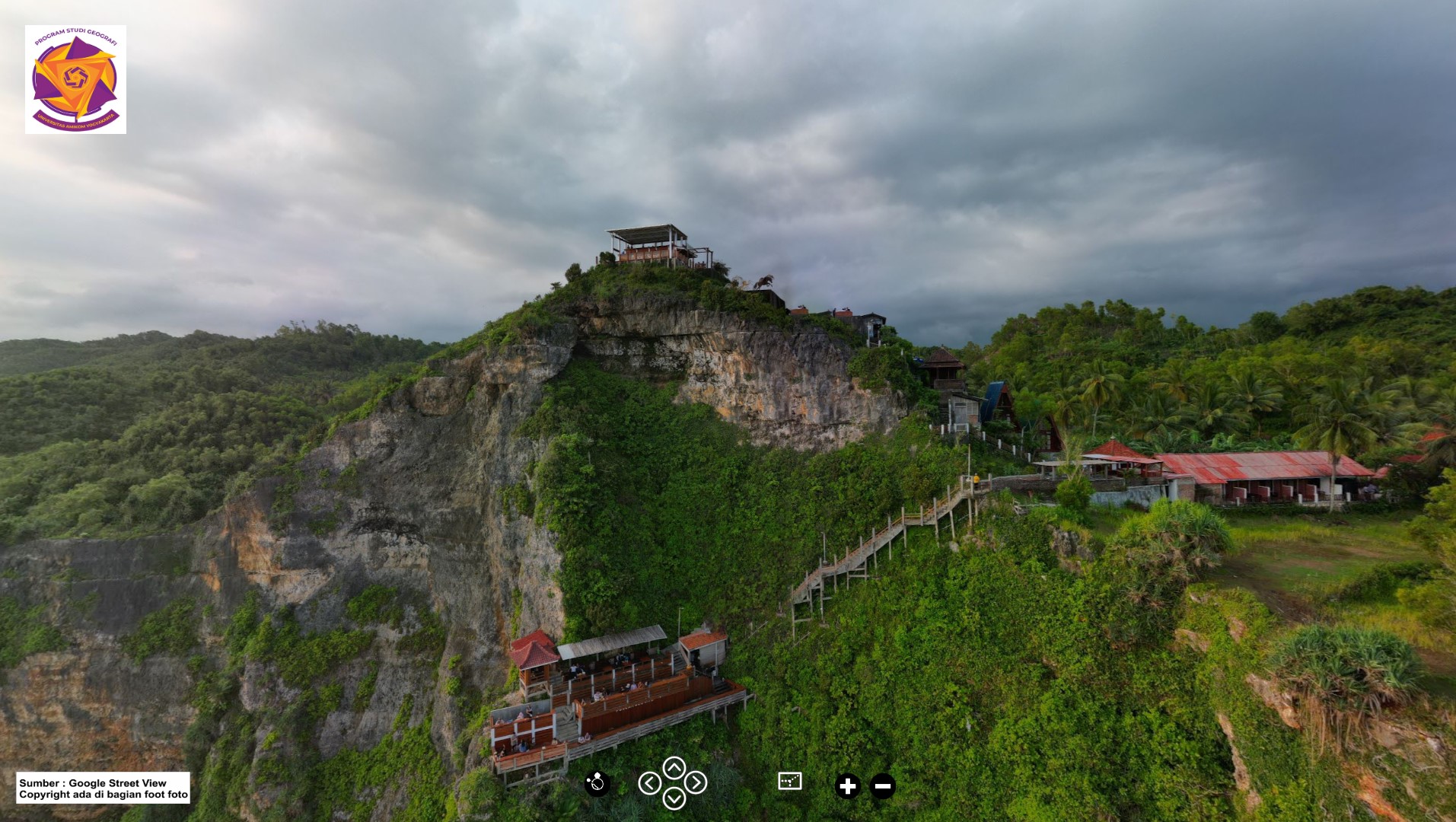Zoom in with the plus button

pos(847,786)
